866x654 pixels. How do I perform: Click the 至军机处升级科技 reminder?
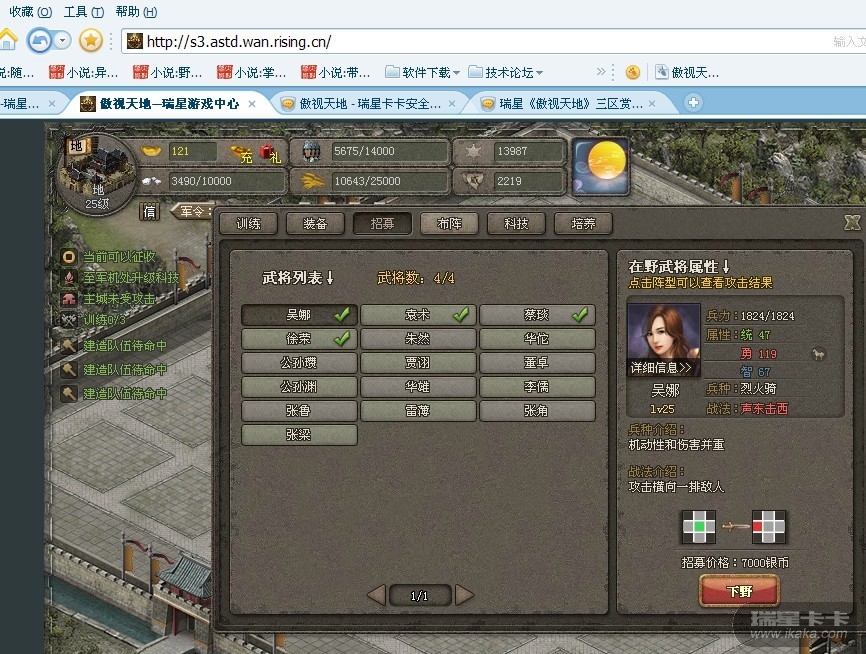(130, 278)
